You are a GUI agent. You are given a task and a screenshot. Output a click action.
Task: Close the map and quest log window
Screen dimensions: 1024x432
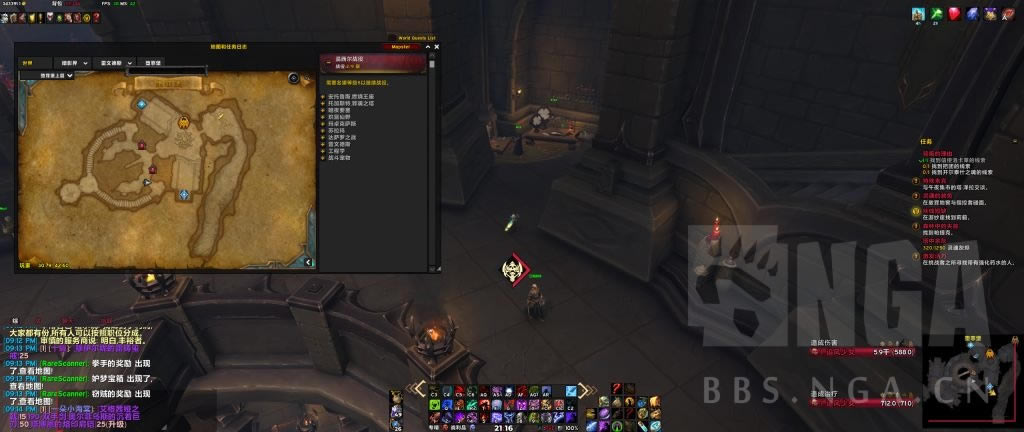[437, 46]
